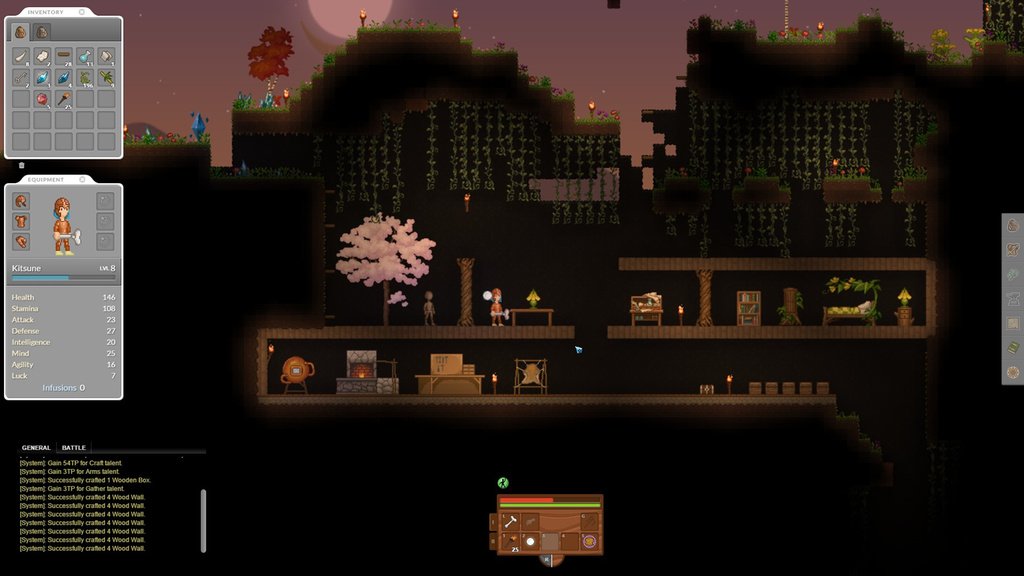Click the helmet equipment slot
Viewport: 1024px width, 576px height.
(x=21, y=201)
